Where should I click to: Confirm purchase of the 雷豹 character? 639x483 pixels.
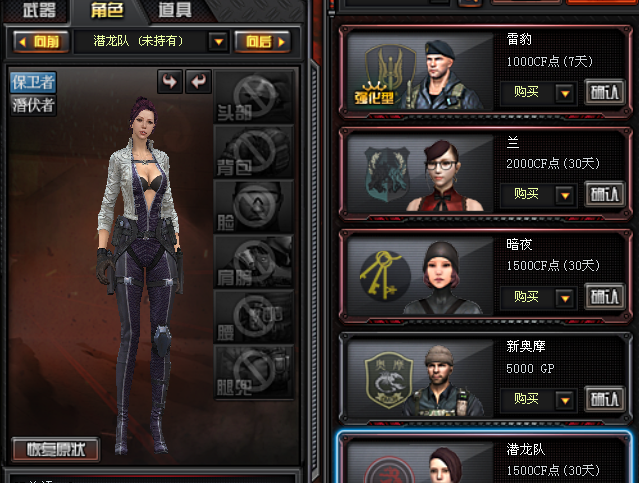[603, 92]
